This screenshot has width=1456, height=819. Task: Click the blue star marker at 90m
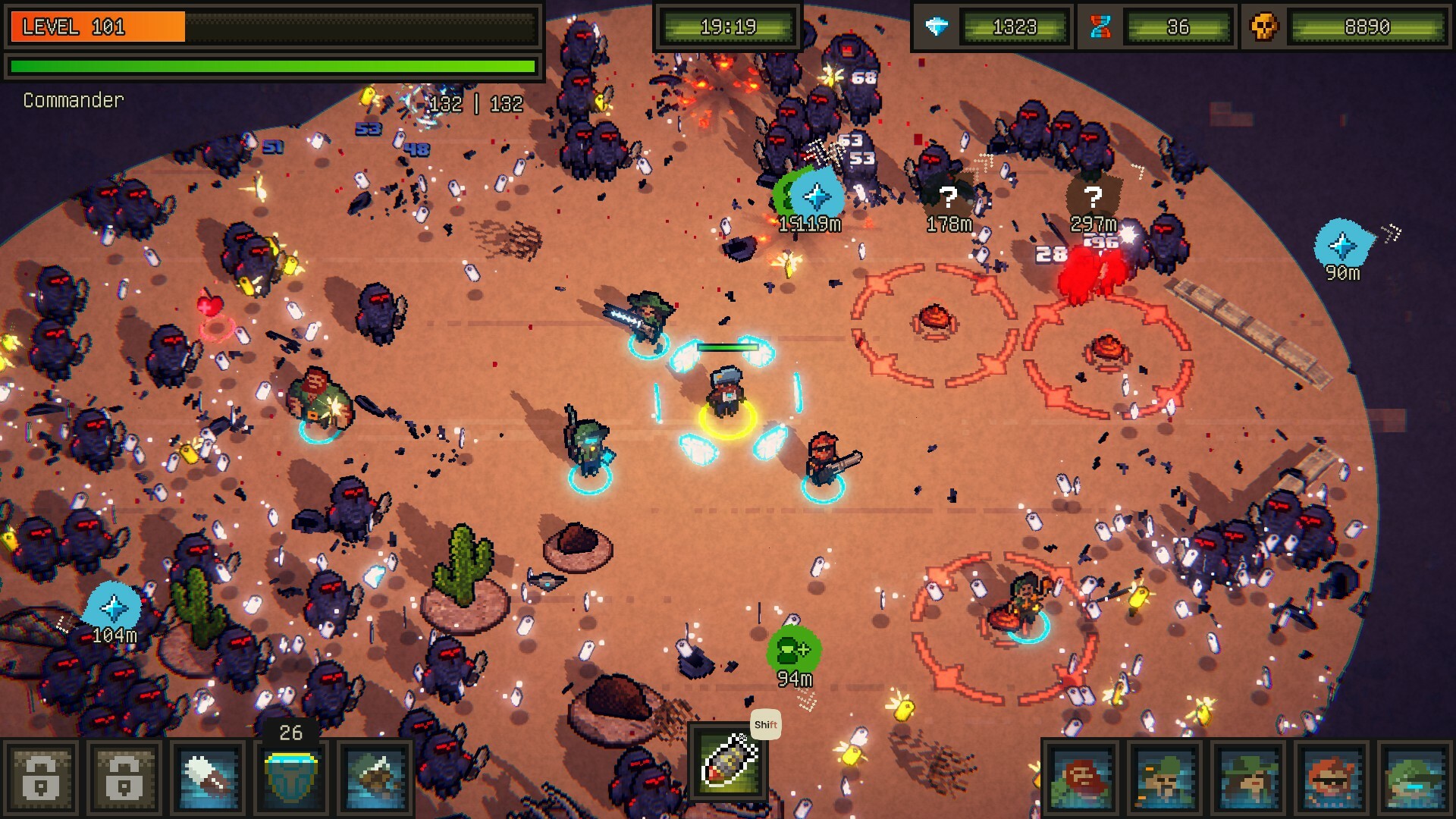pos(1342,244)
